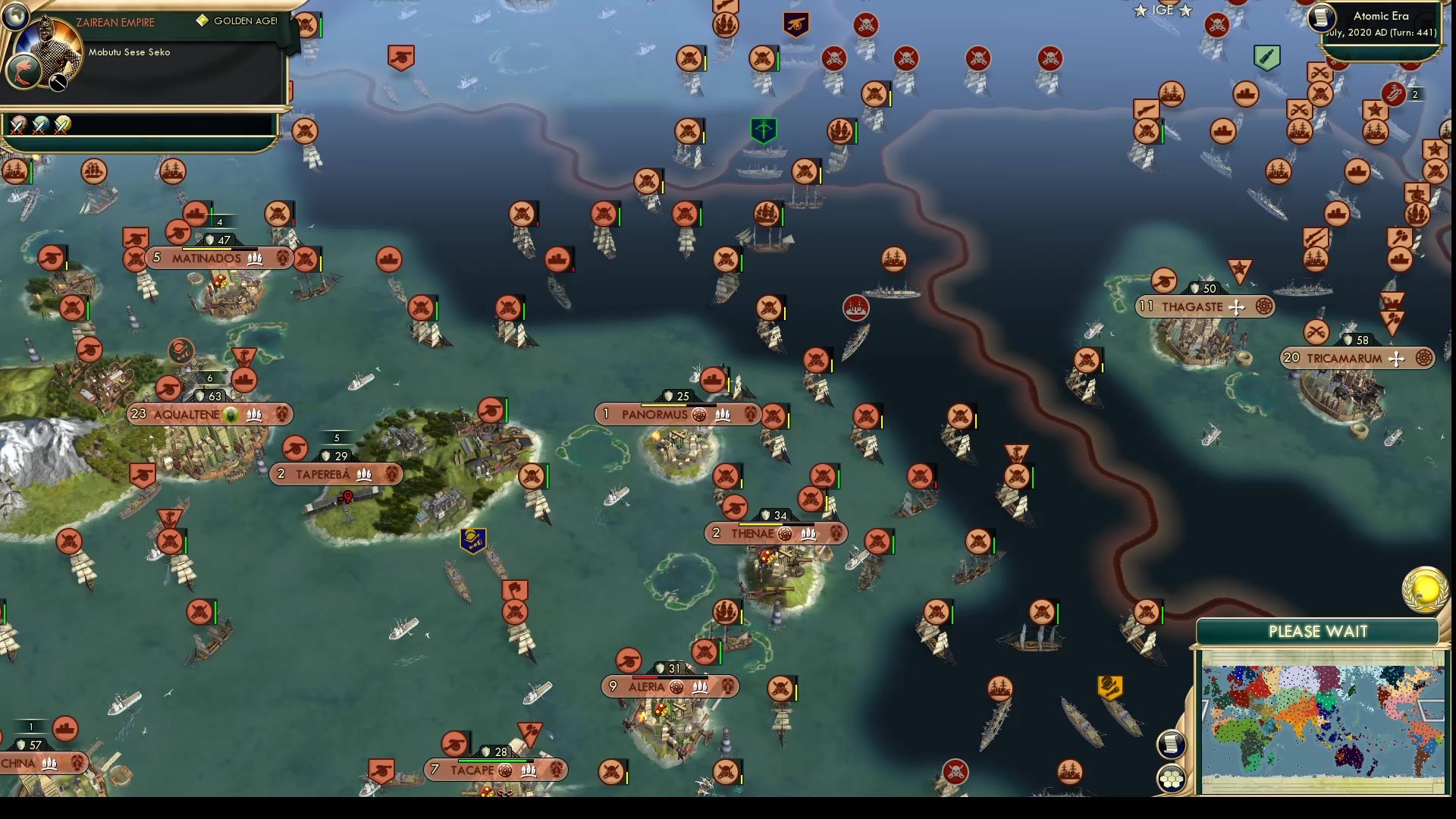Click a crossed-swords war indicator under leader panel
1456x819 pixels.
click(17, 125)
